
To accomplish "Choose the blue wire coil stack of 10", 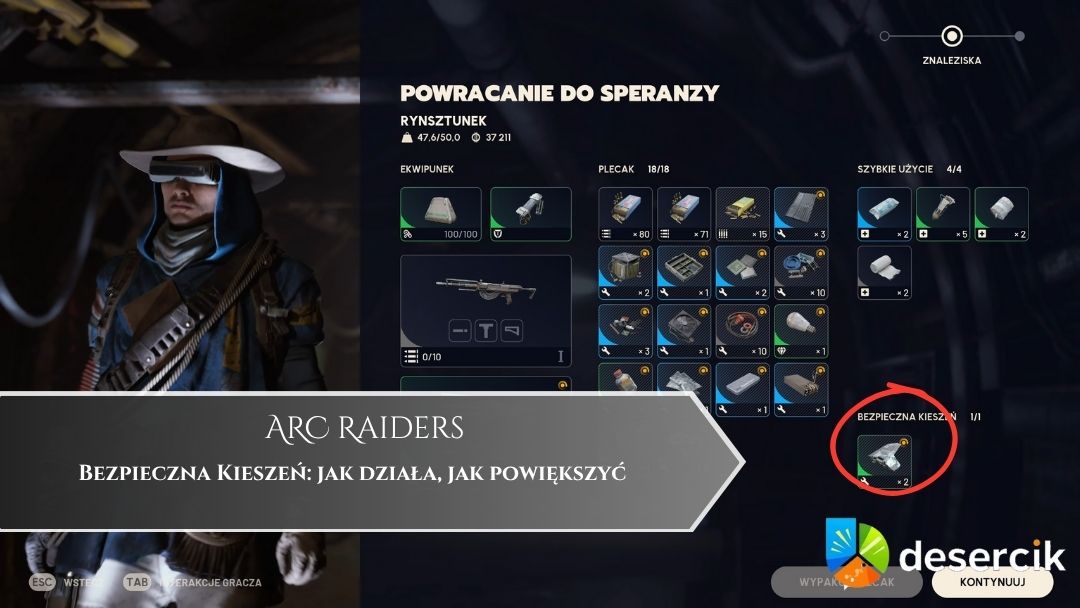I will [801, 272].
